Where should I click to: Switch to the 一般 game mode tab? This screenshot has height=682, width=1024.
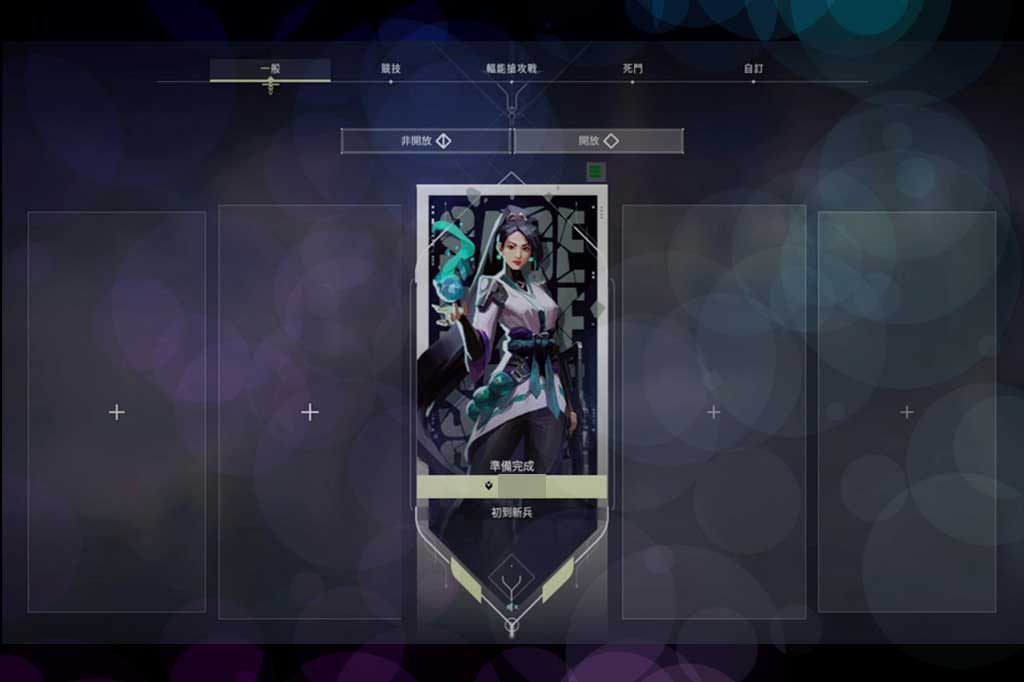[270, 69]
